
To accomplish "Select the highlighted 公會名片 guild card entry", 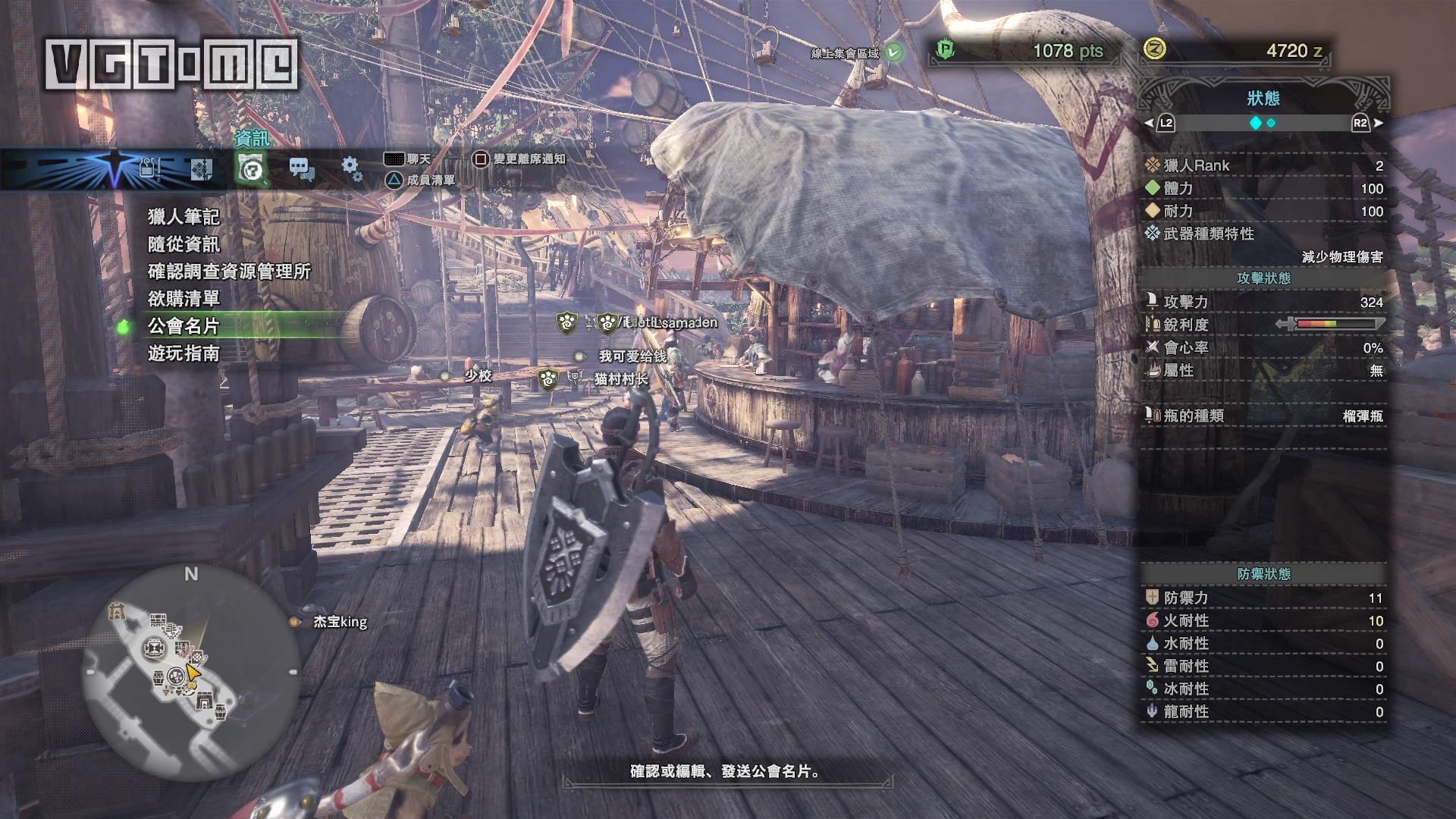I will point(184,326).
